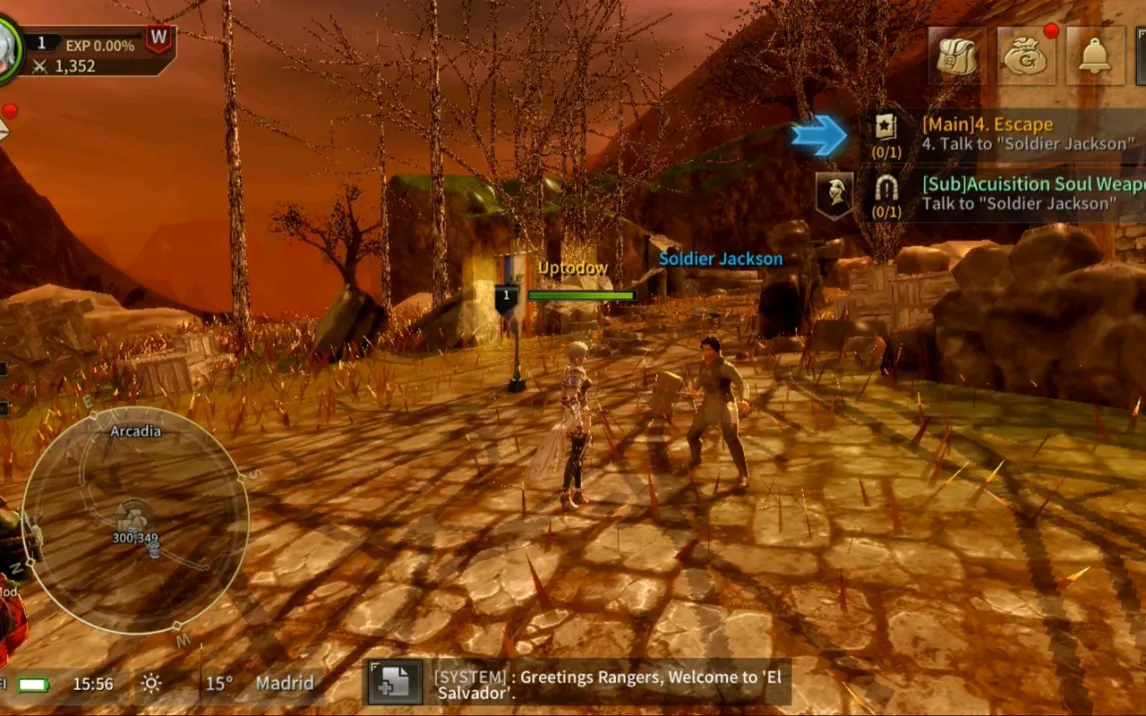
Task: Click the red W shield badge
Action: click(x=158, y=40)
